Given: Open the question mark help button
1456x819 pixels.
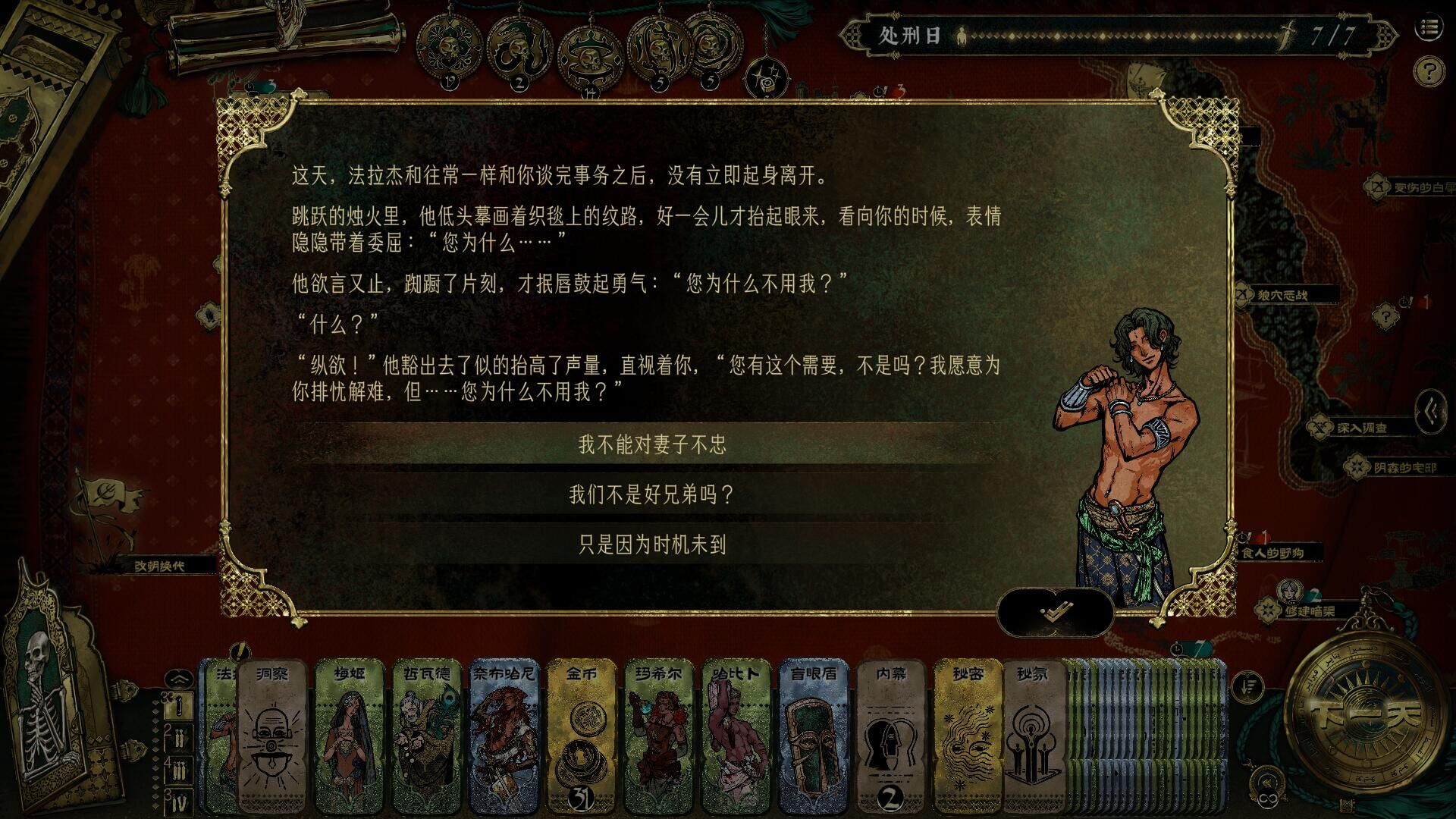Looking at the screenshot, I should [1429, 72].
